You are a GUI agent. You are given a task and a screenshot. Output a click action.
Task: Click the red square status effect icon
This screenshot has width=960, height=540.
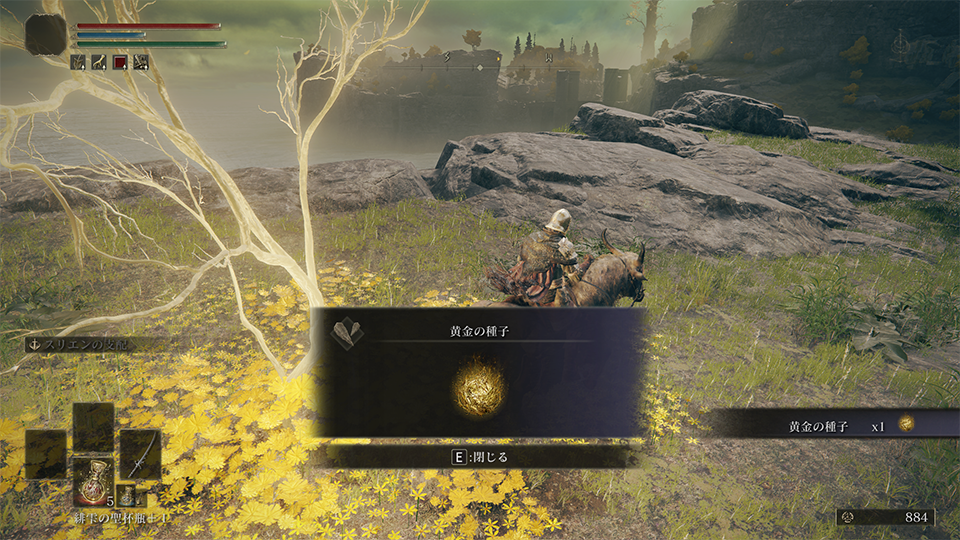pyautogui.click(x=121, y=62)
